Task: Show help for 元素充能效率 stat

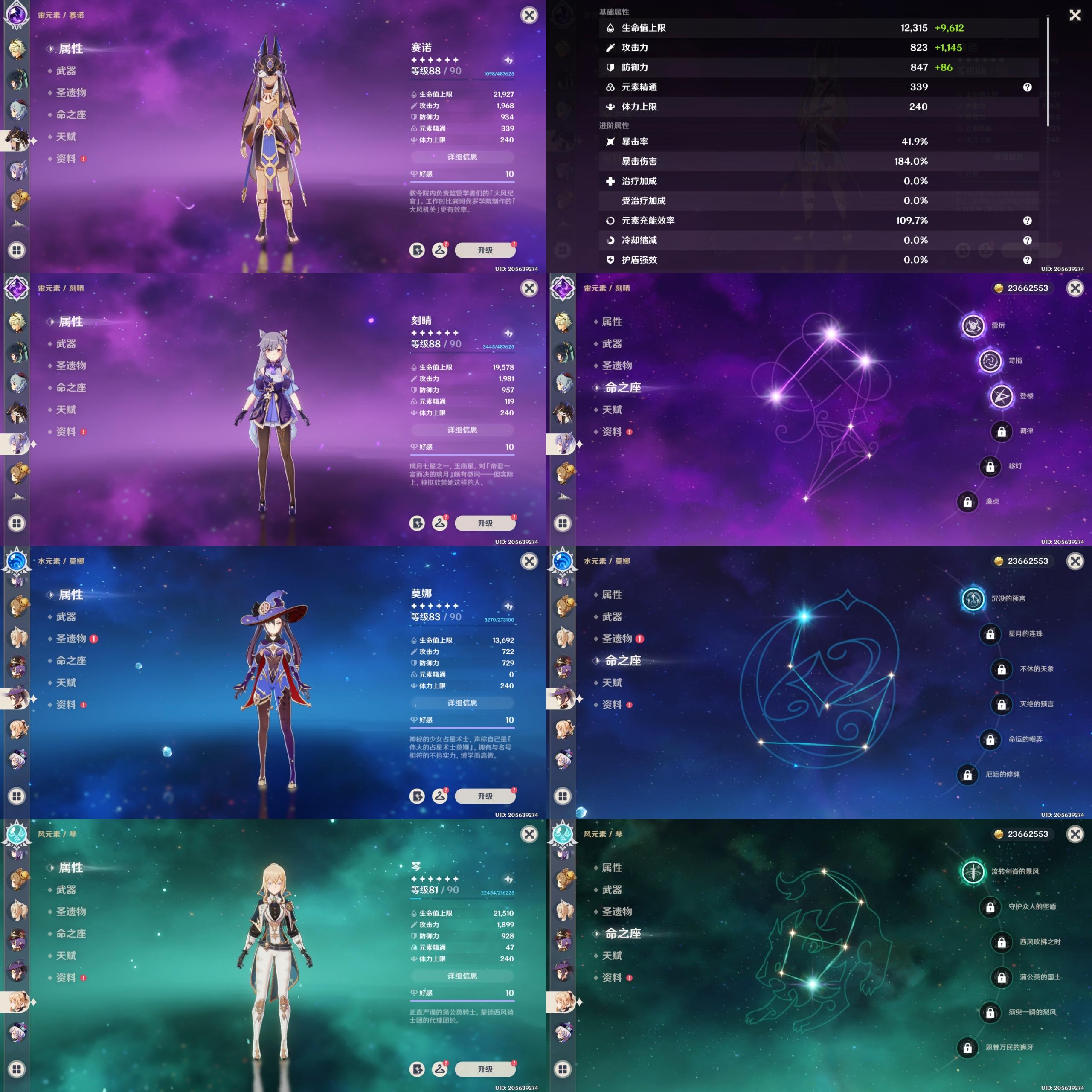Action: 1027,221
